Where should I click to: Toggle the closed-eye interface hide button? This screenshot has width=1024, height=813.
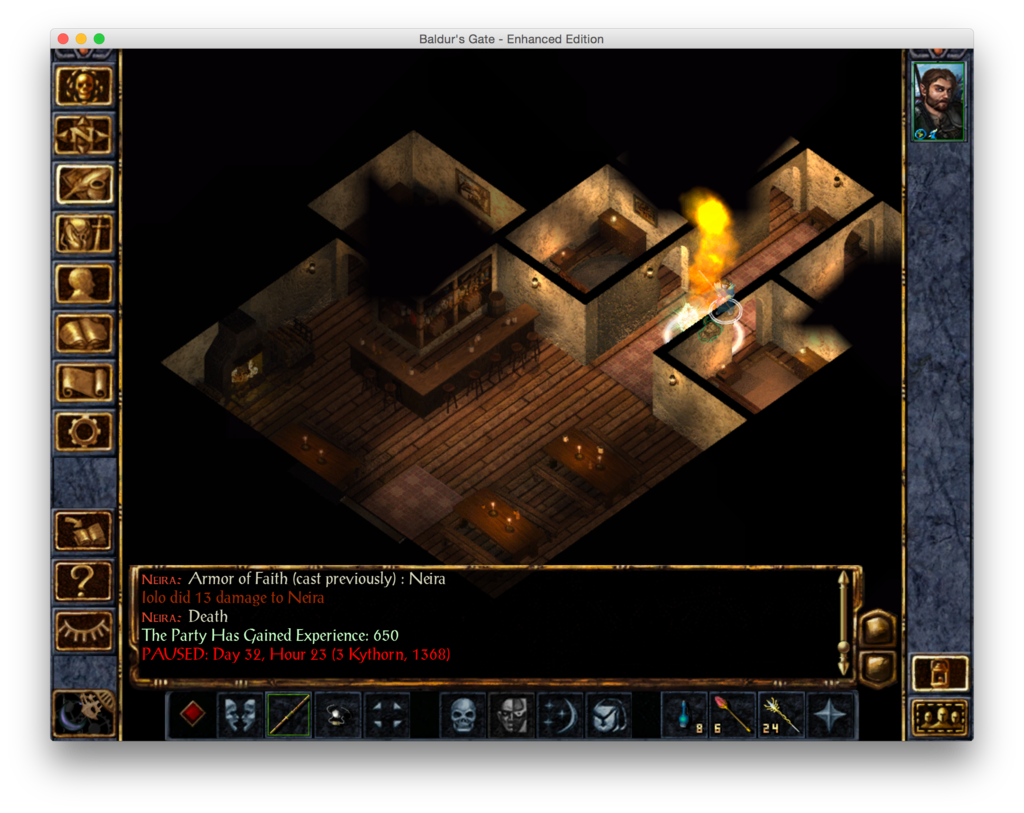coord(84,628)
